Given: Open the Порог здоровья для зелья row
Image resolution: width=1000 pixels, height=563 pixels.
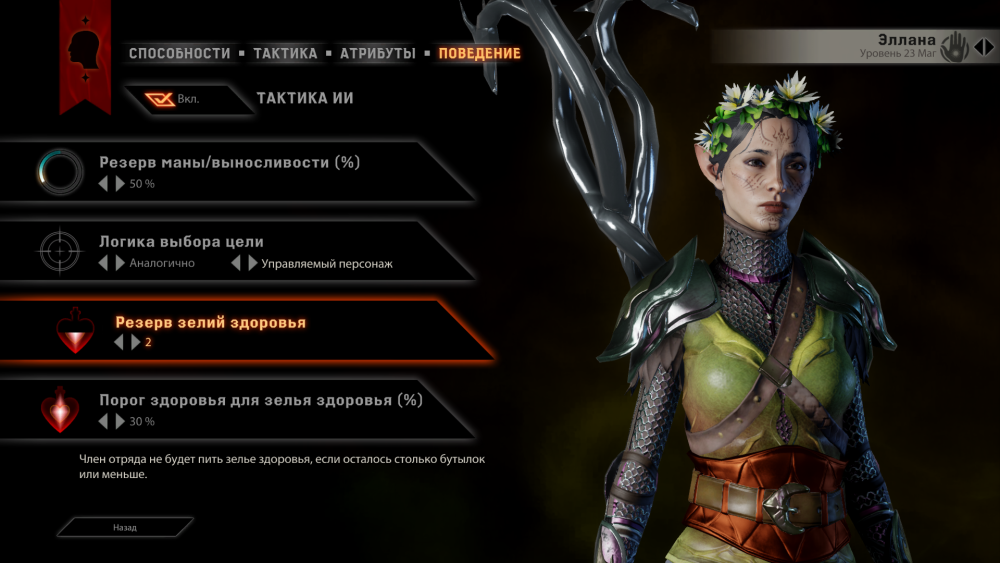Looking at the screenshot, I should (260, 400).
